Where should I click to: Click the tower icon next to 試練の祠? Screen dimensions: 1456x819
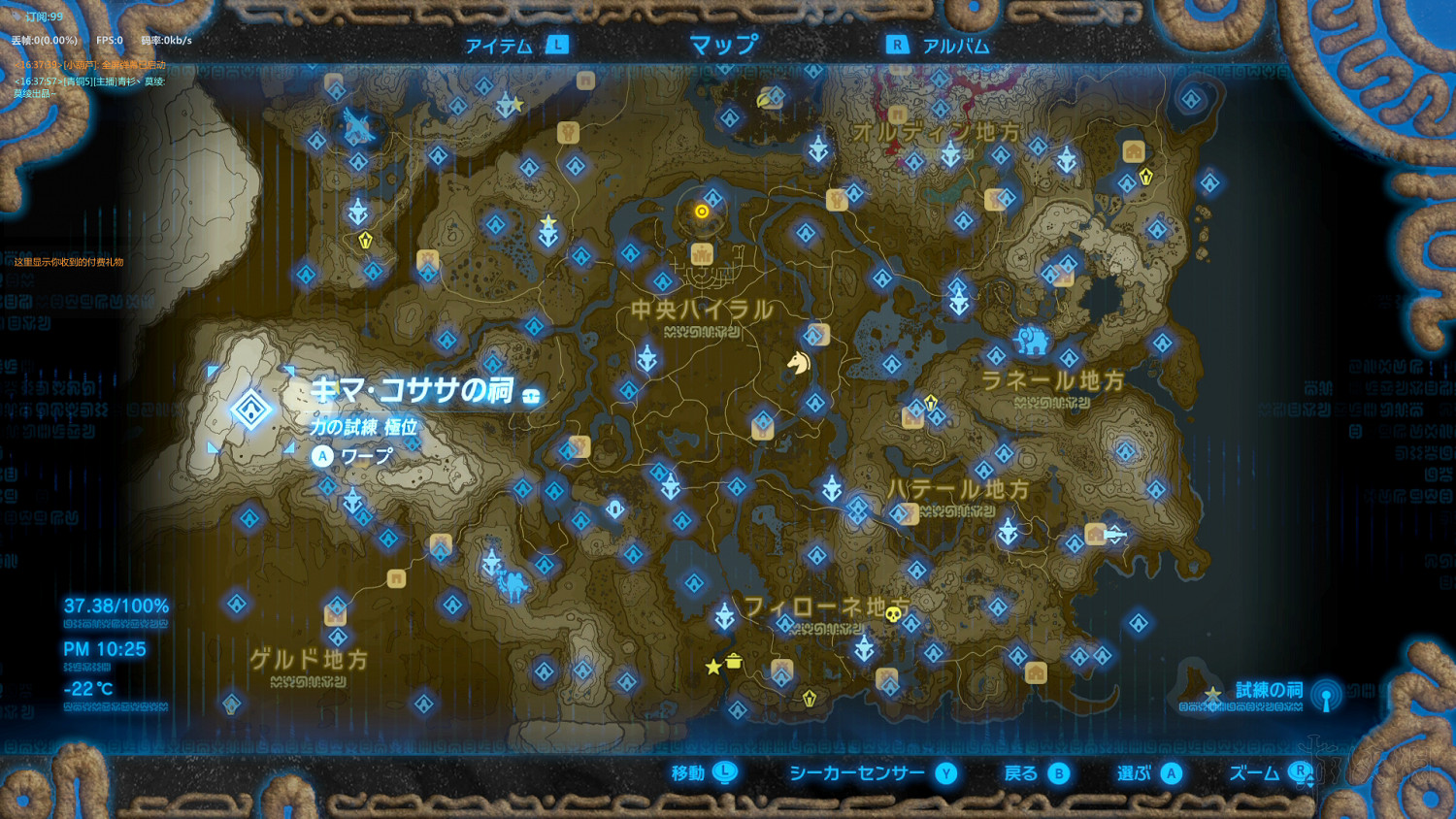tap(1328, 697)
